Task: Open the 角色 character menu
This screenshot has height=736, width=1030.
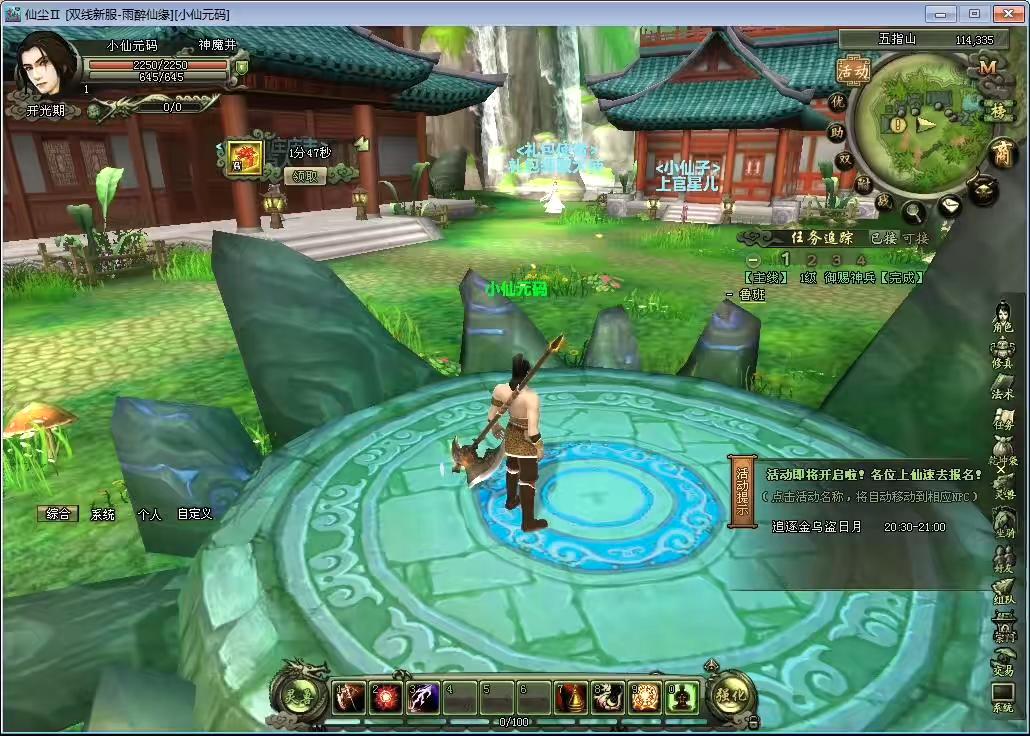Action: tap(1002, 316)
